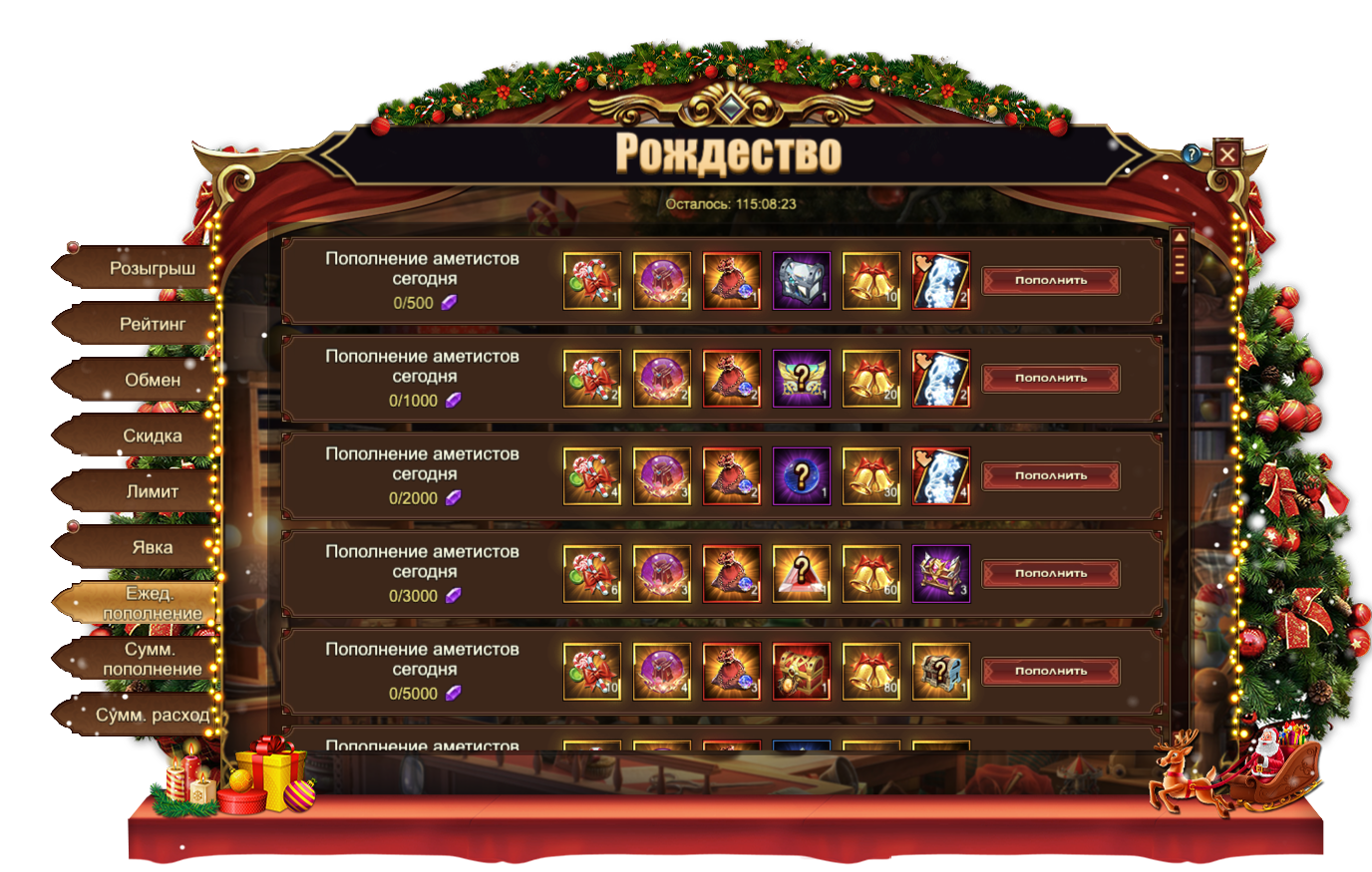The width and height of the screenshot is (1372, 872).
Task: Close the Рождество event window
Action: [x=1227, y=154]
